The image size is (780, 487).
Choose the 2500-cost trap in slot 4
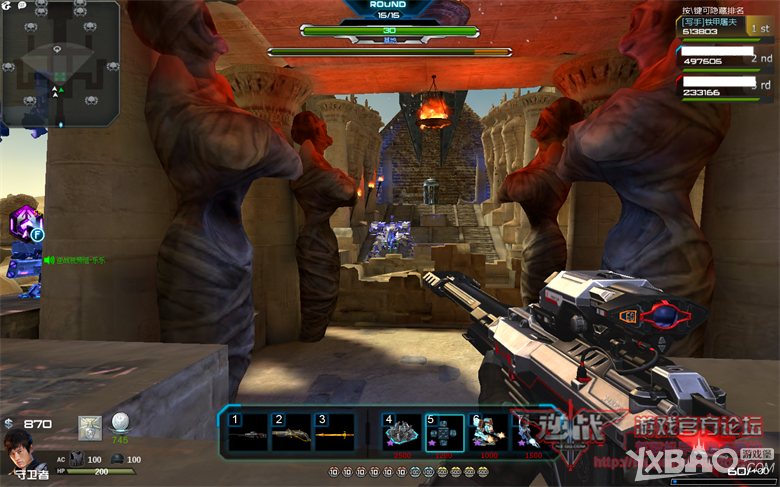point(401,435)
